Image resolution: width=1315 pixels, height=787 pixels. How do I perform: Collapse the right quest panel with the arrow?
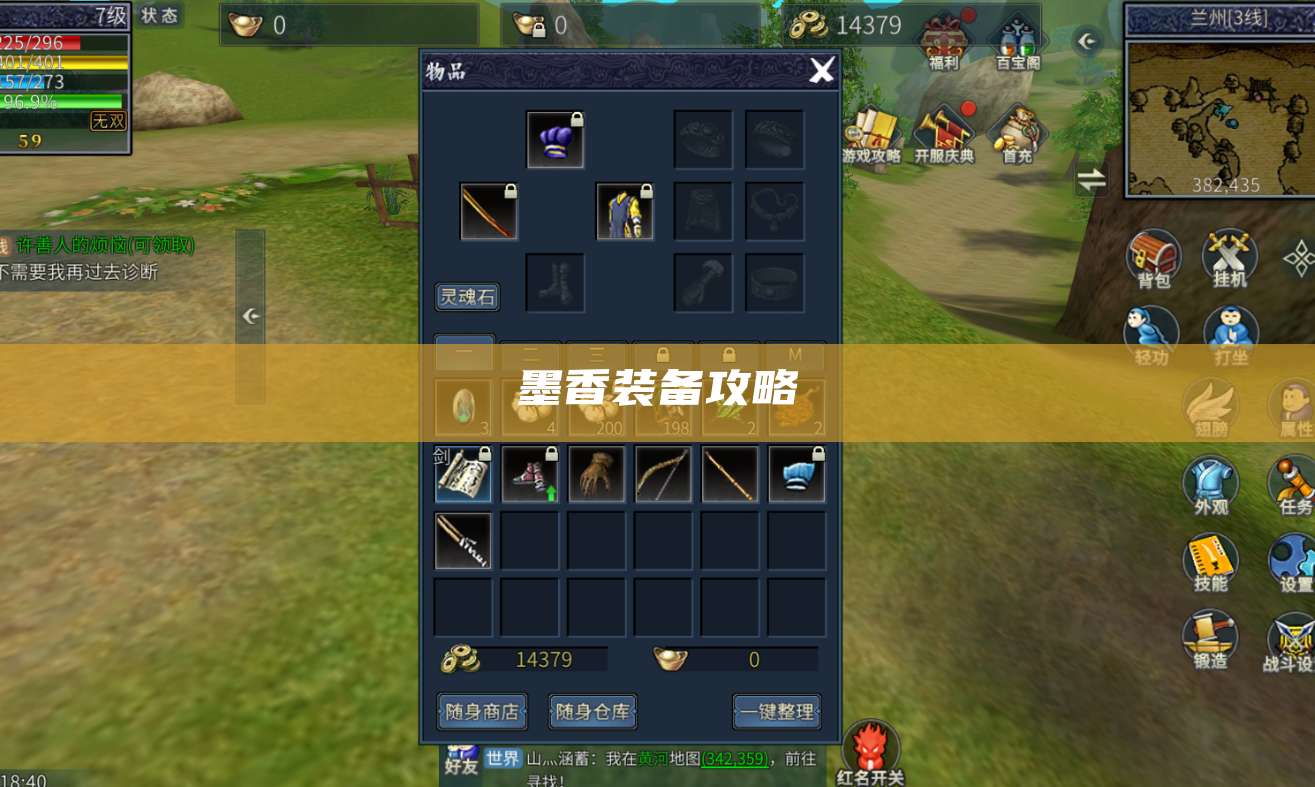pyautogui.click(x=1087, y=41)
